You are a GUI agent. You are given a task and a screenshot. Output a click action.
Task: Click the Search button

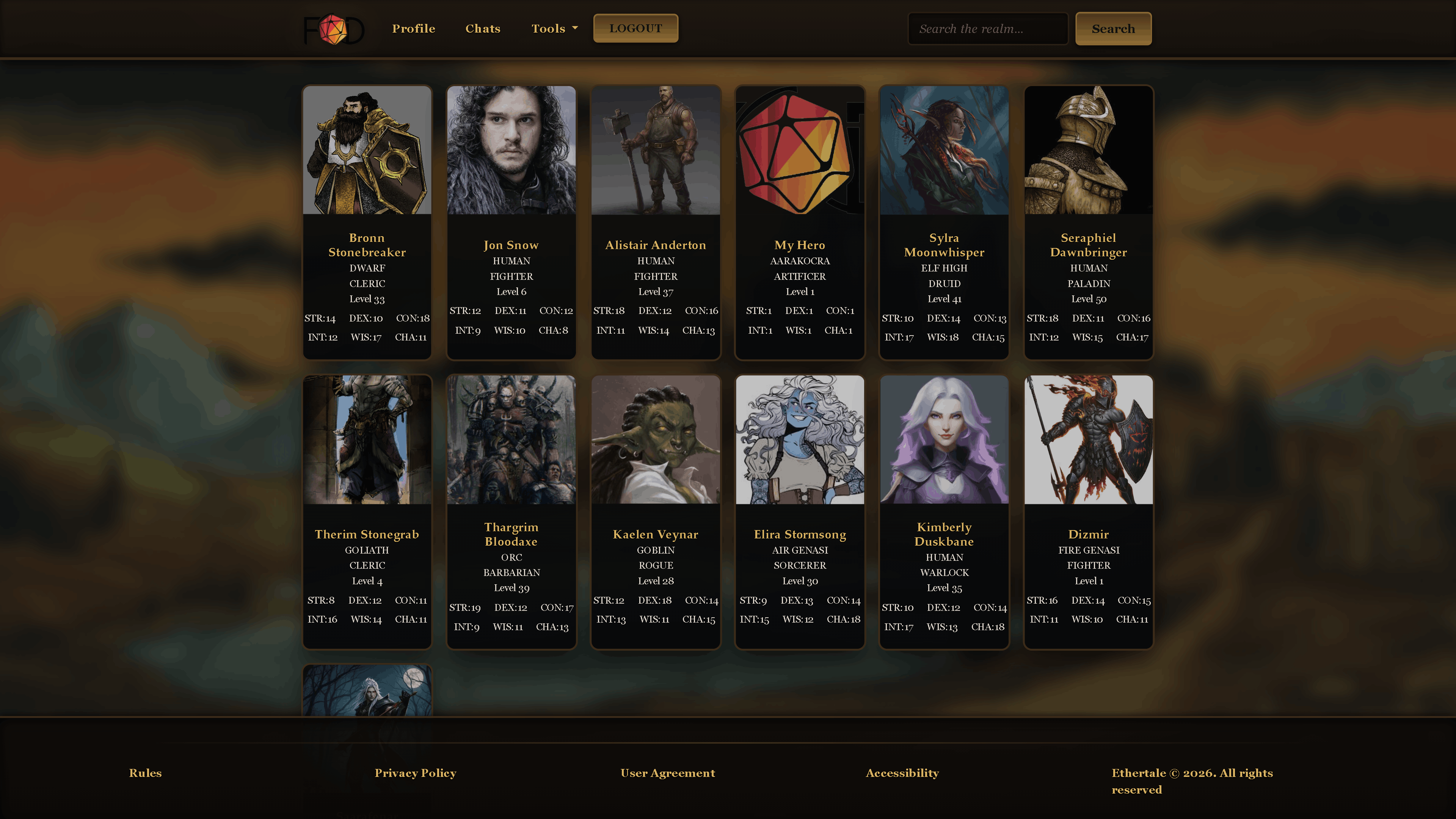click(x=1112, y=28)
